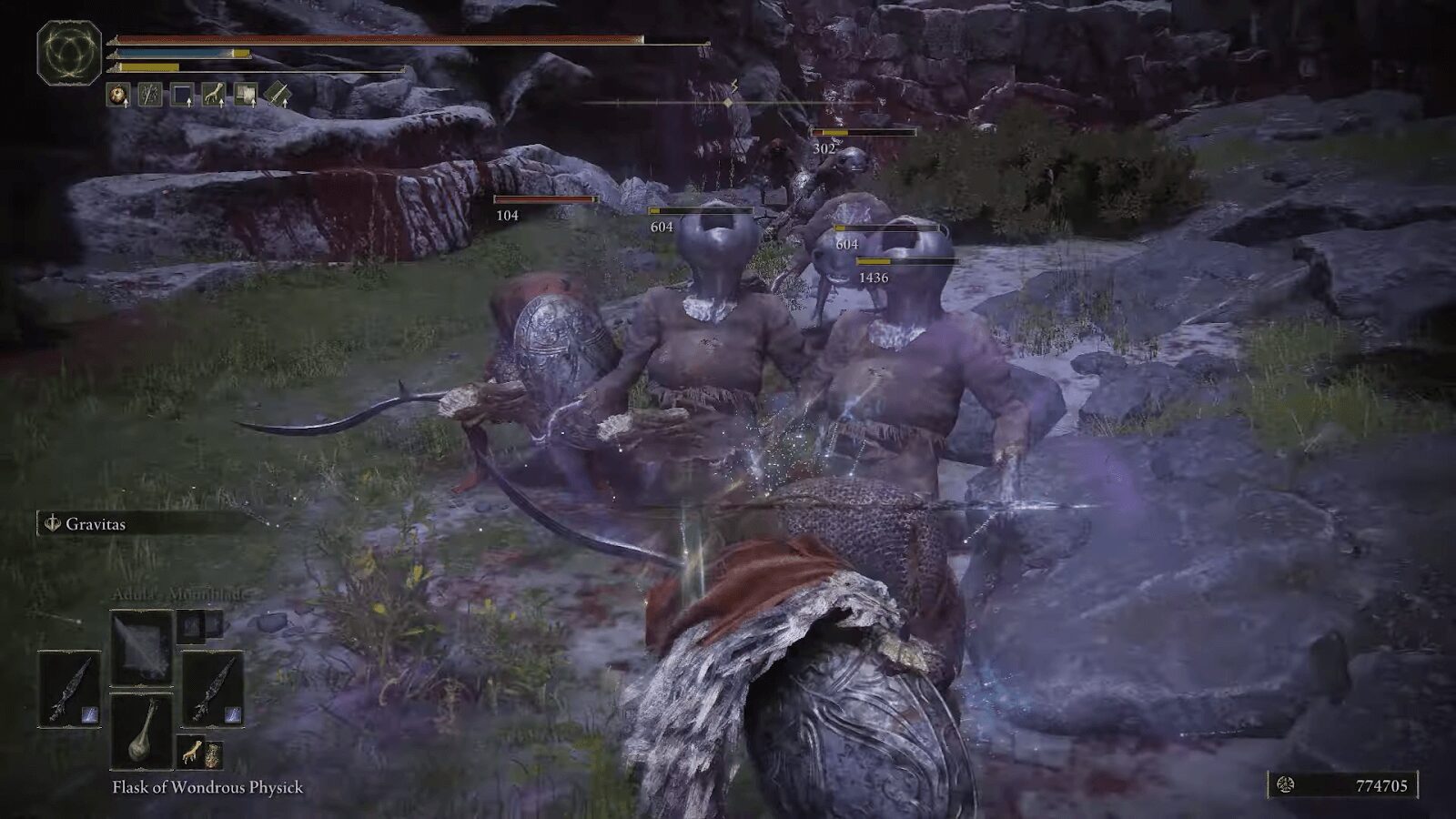Select the pot item in the first quick slot
Screen dimensions: 1456x819
tap(116, 95)
